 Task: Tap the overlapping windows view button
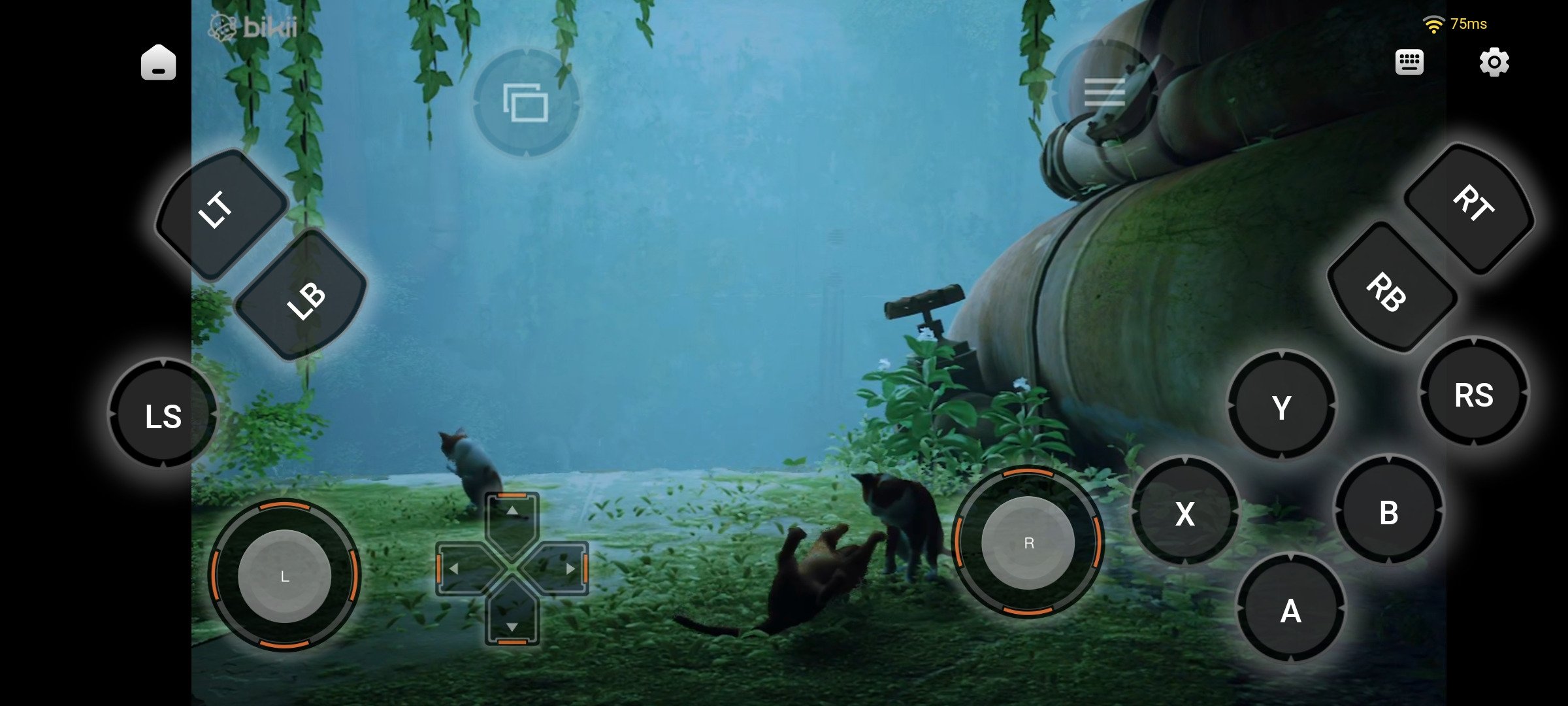(525, 103)
